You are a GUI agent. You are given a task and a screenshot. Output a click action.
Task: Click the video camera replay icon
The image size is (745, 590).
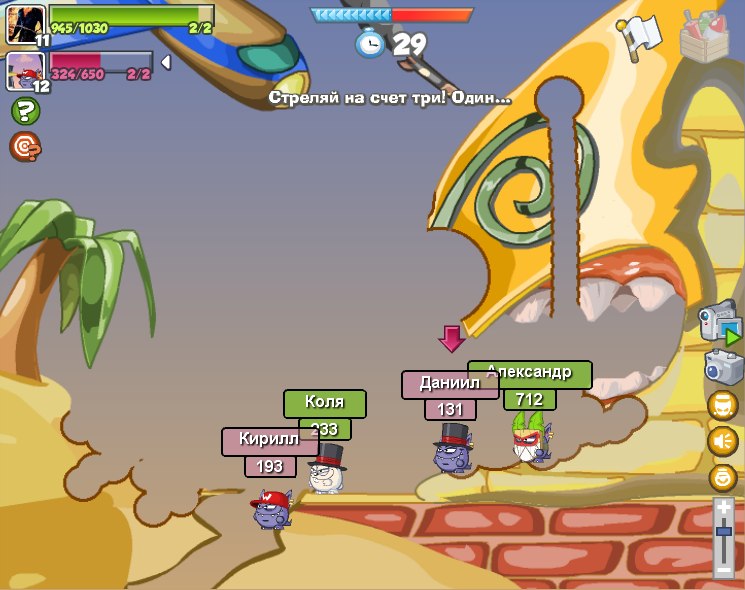pyautogui.click(x=719, y=323)
